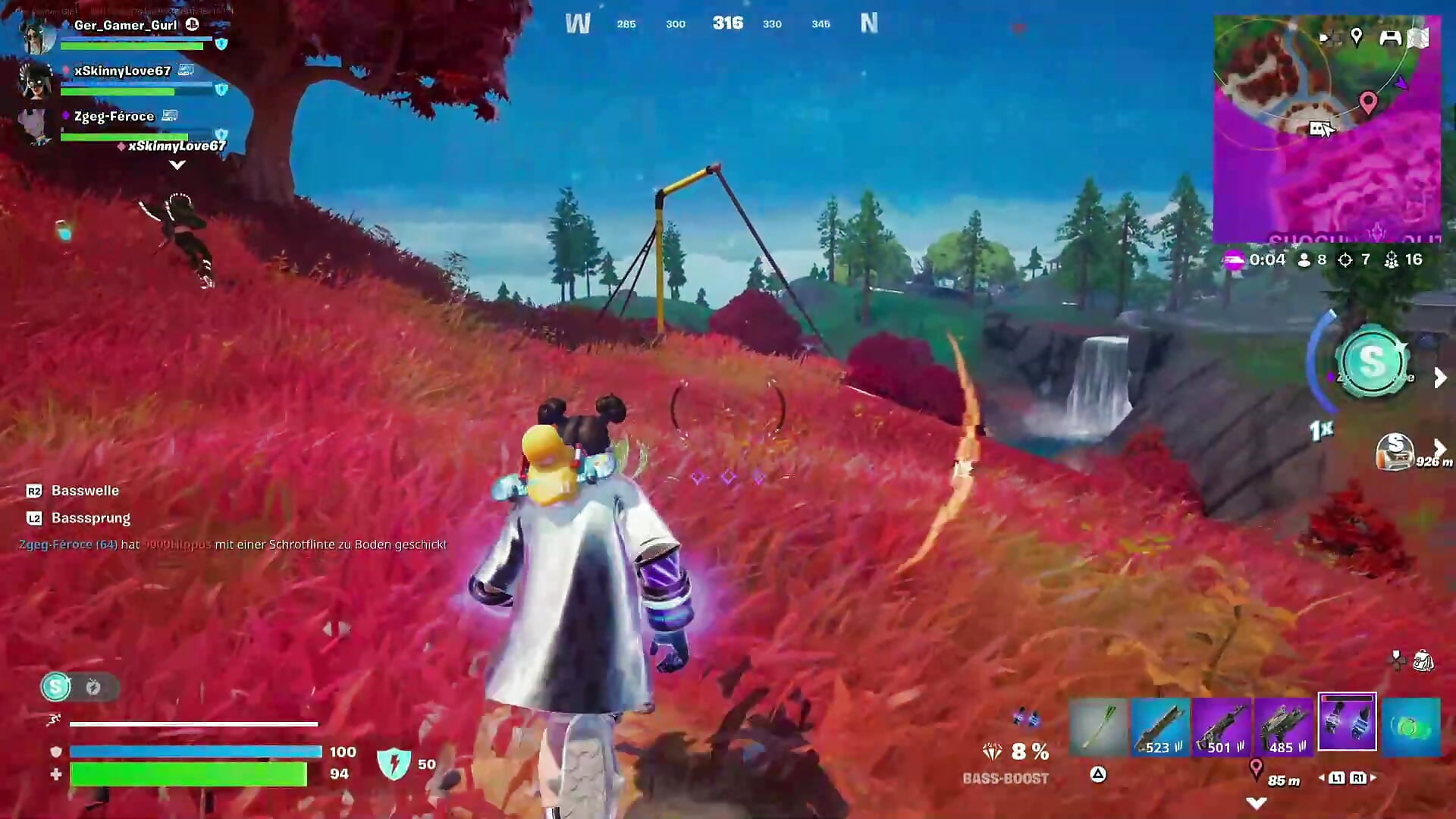The width and height of the screenshot is (1456, 819).
Task: Click the folded map icon on minimap
Action: (x=1419, y=37)
